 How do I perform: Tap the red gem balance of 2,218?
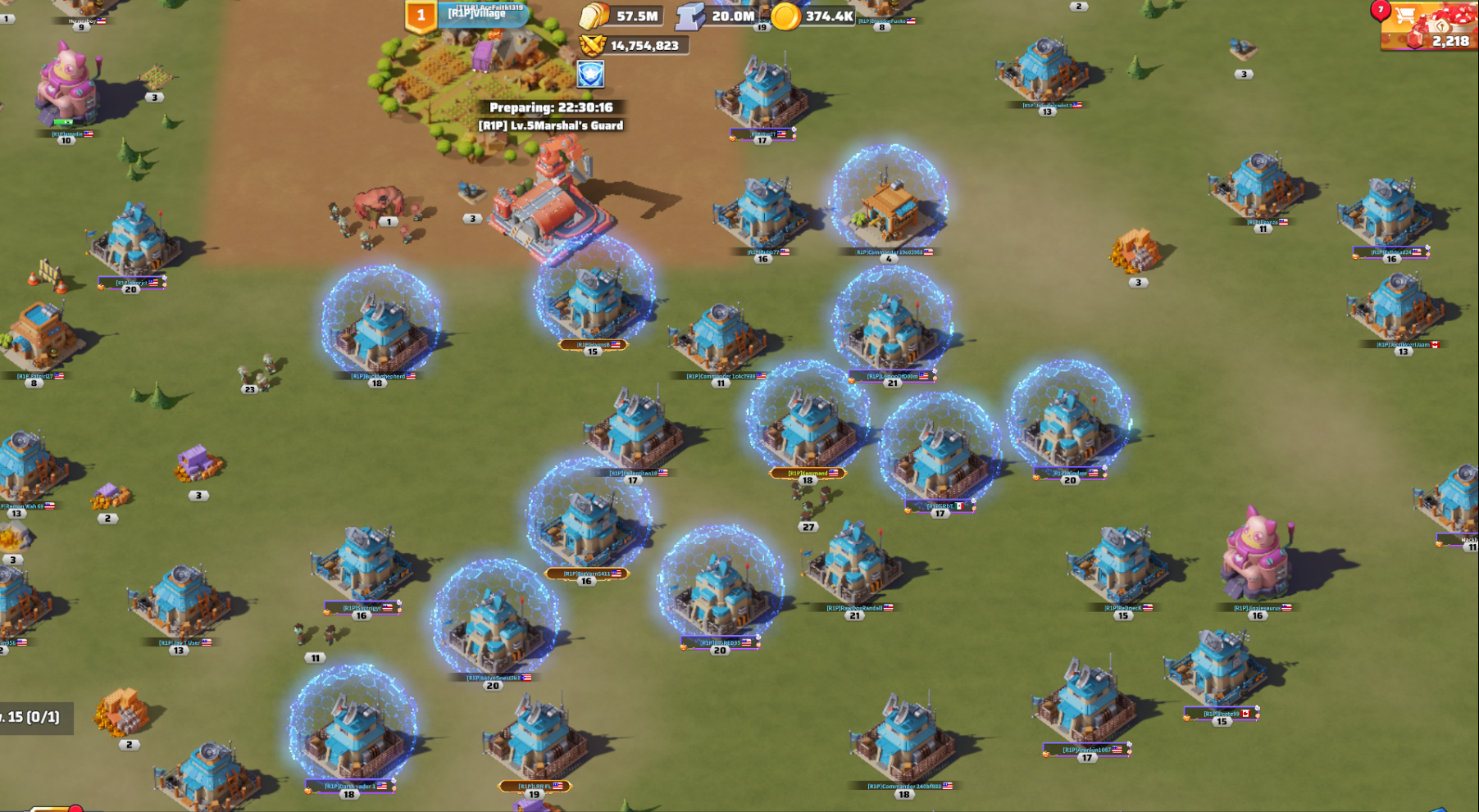[x=1440, y=40]
